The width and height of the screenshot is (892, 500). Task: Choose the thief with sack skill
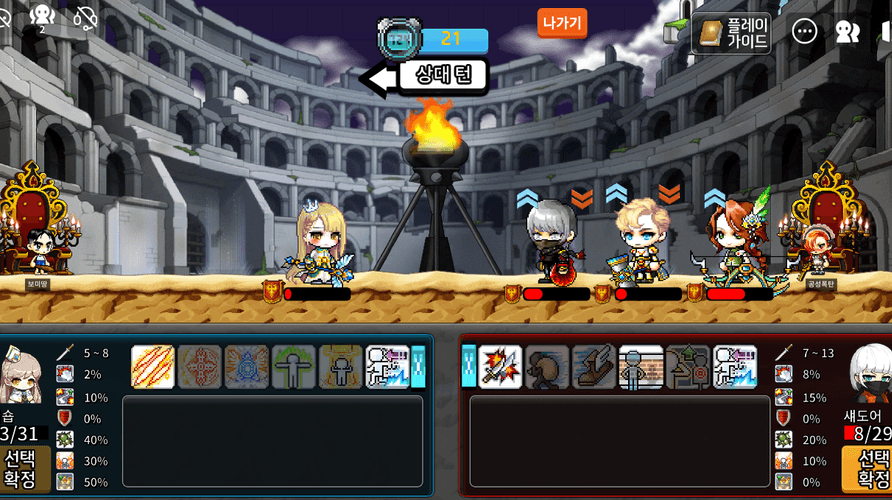click(547, 367)
